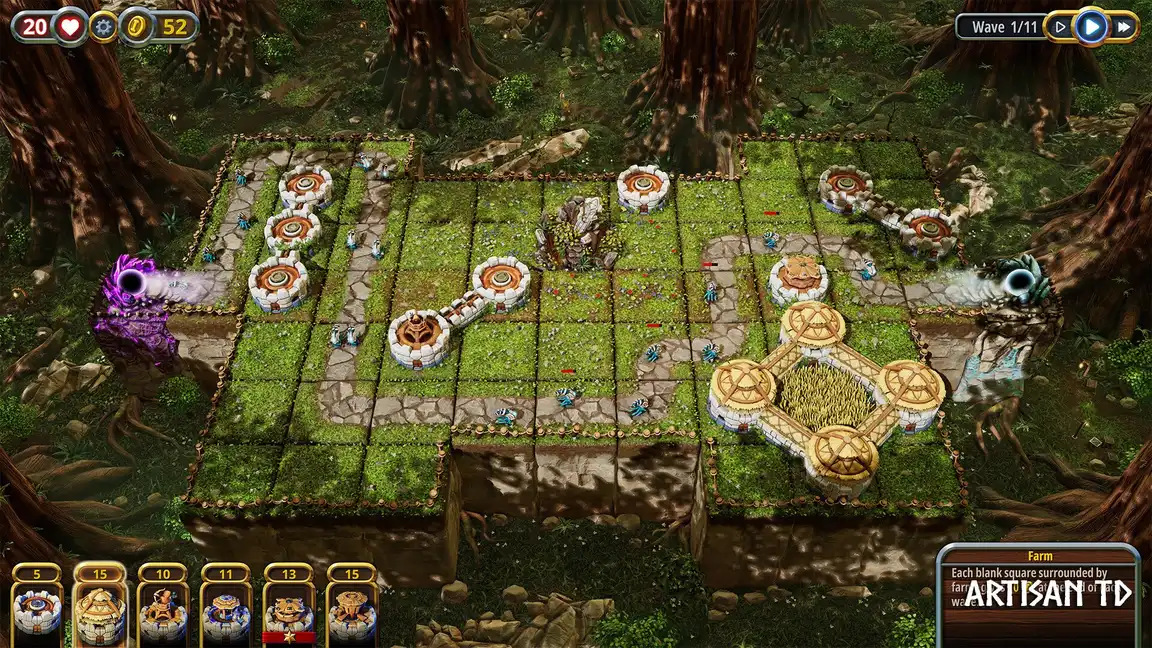This screenshot has height=648, width=1152.
Task: Select the tower card costing 11 gold
Action: pyautogui.click(x=225, y=607)
